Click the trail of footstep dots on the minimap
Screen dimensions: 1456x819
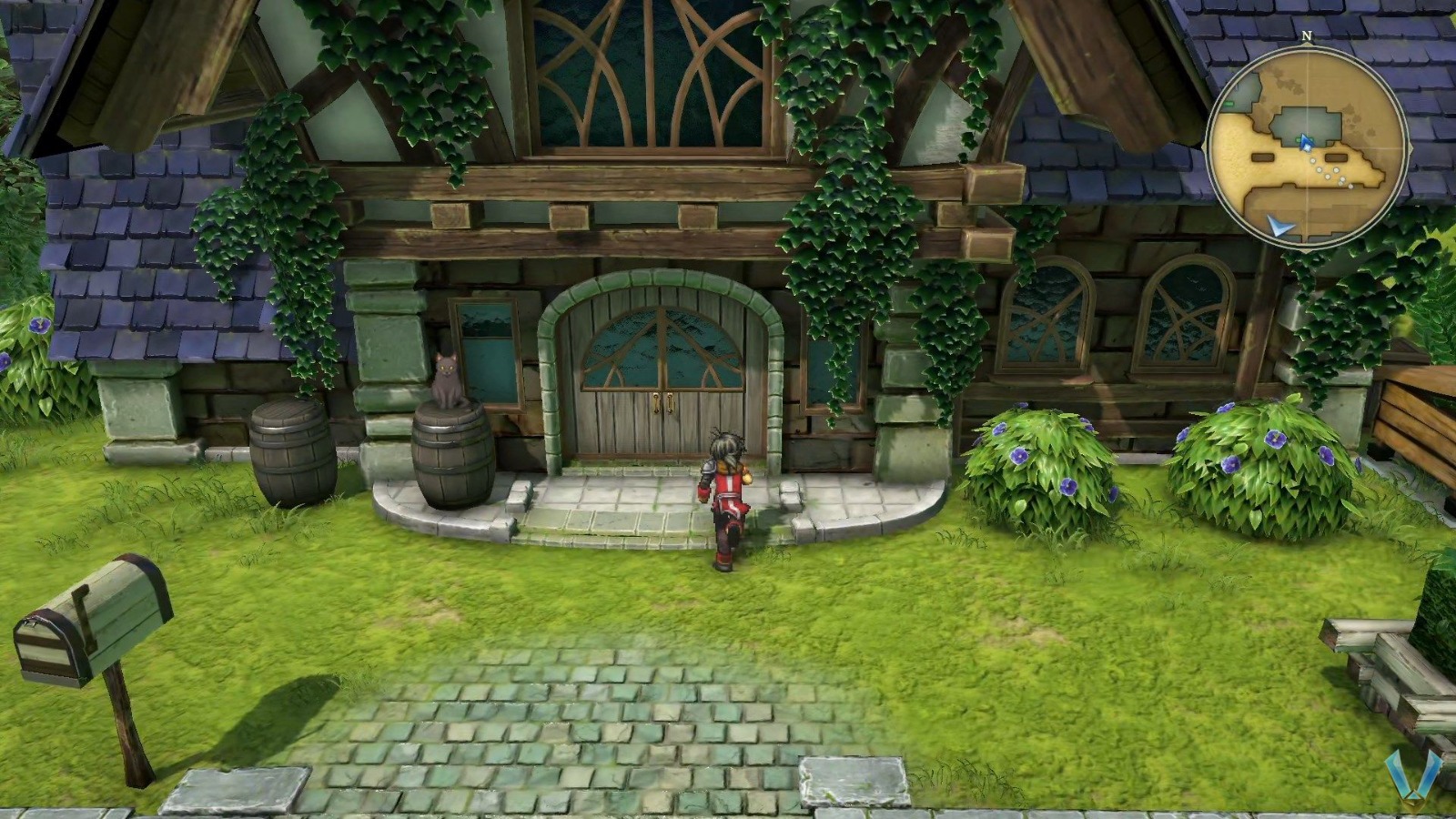click(x=1330, y=171)
